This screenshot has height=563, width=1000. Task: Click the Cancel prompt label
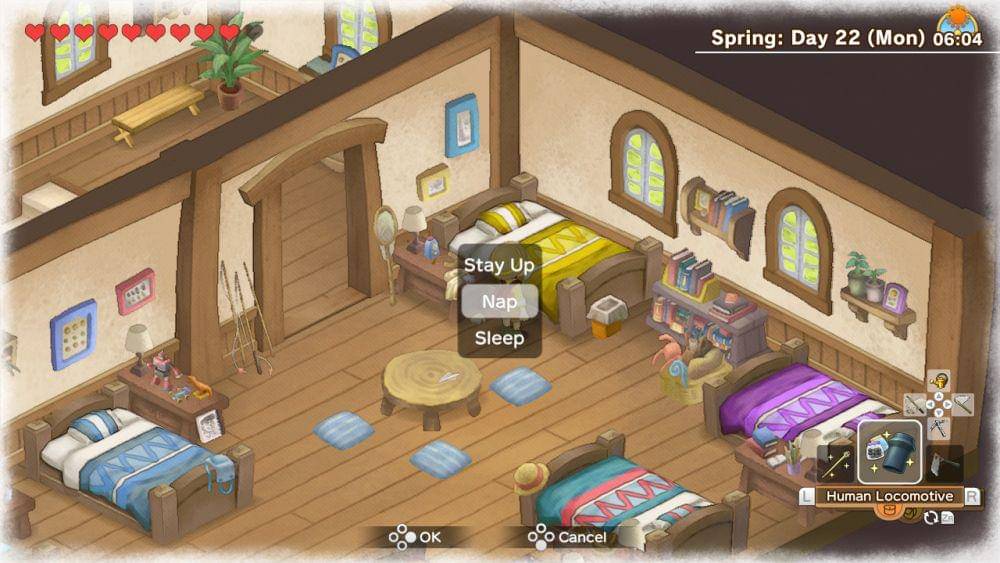(581, 537)
